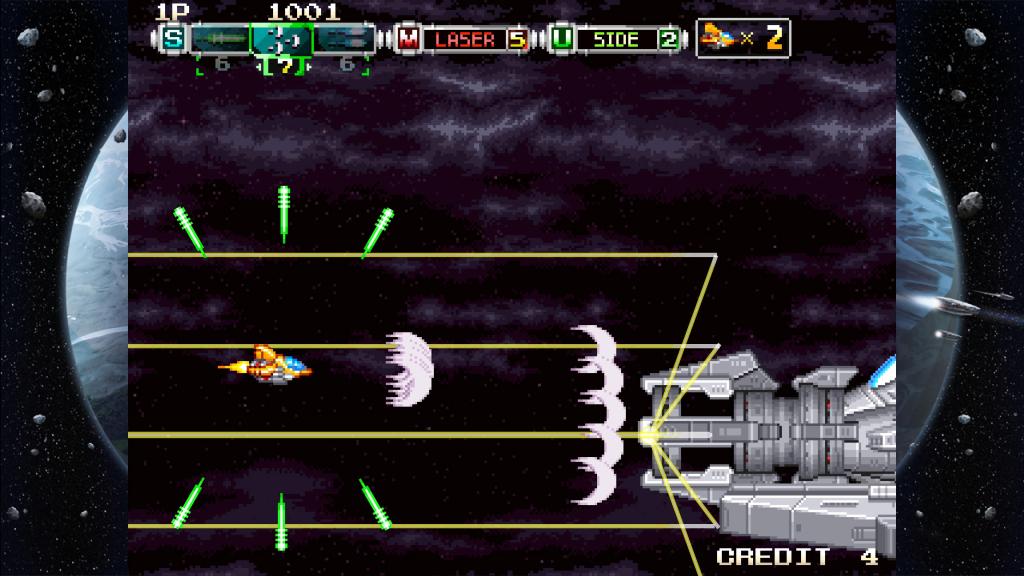Switch to the right twin-barrel weapon slot

pyautogui.click(x=343, y=40)
